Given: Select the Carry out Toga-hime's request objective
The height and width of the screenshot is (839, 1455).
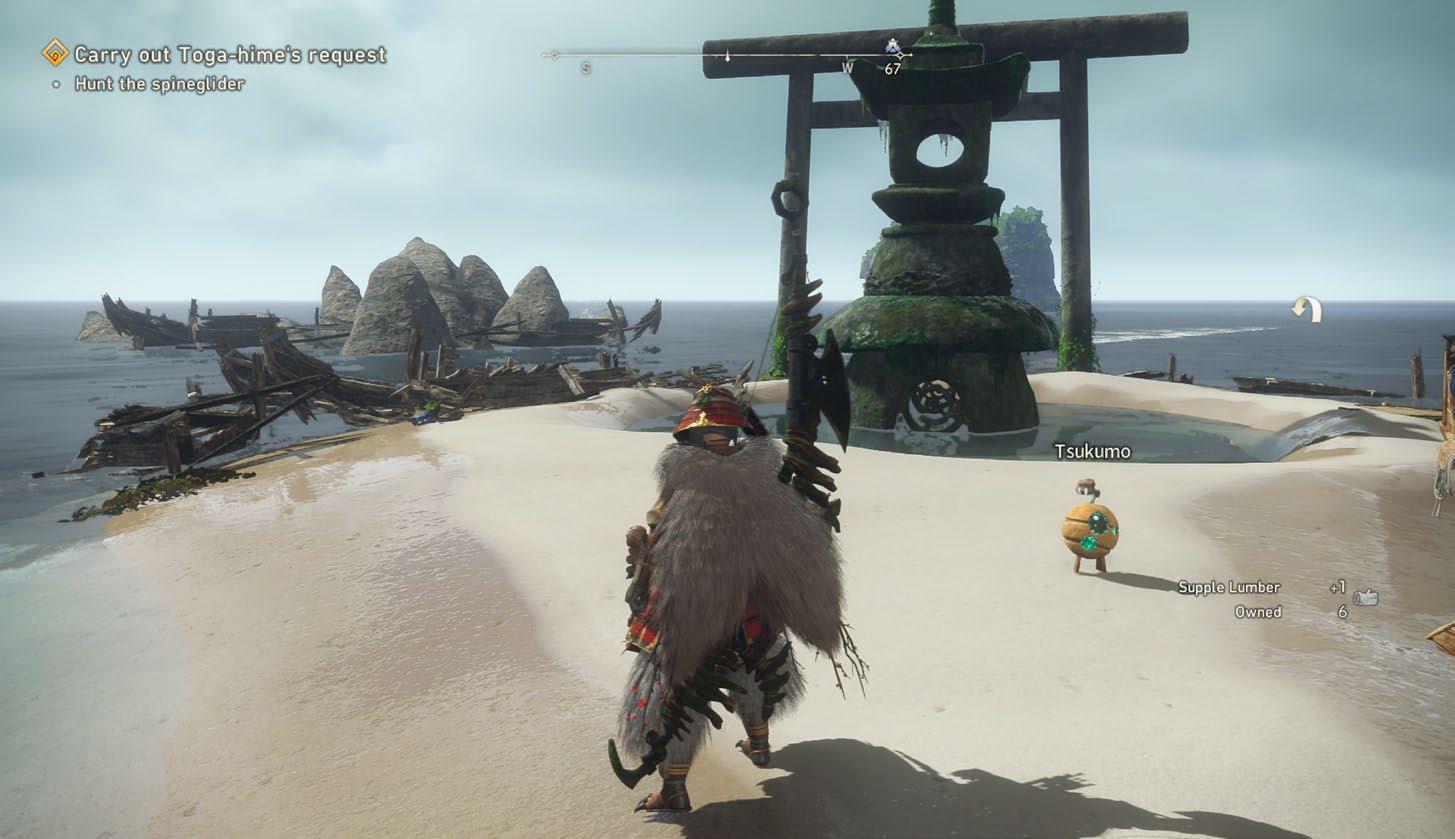Looking at the screenshot, I should (x=229, y=55).
